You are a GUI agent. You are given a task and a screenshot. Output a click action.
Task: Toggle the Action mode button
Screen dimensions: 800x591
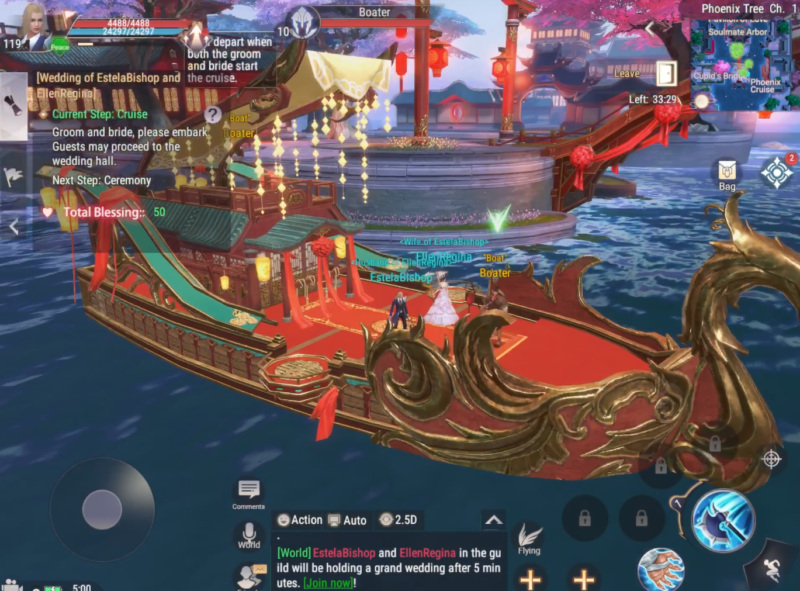pyautogui.click(x=300, y=520)
